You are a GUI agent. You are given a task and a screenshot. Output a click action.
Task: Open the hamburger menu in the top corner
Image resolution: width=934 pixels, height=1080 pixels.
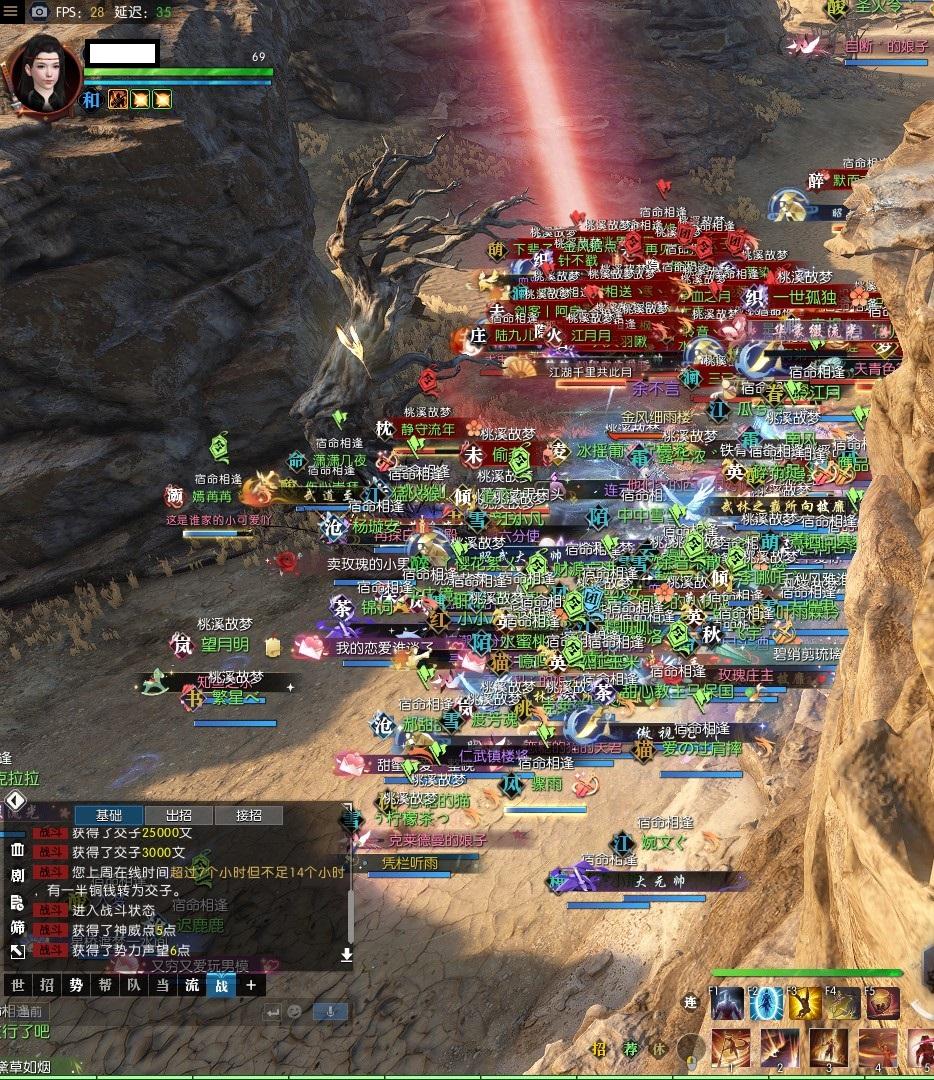(x=13, y=12)
